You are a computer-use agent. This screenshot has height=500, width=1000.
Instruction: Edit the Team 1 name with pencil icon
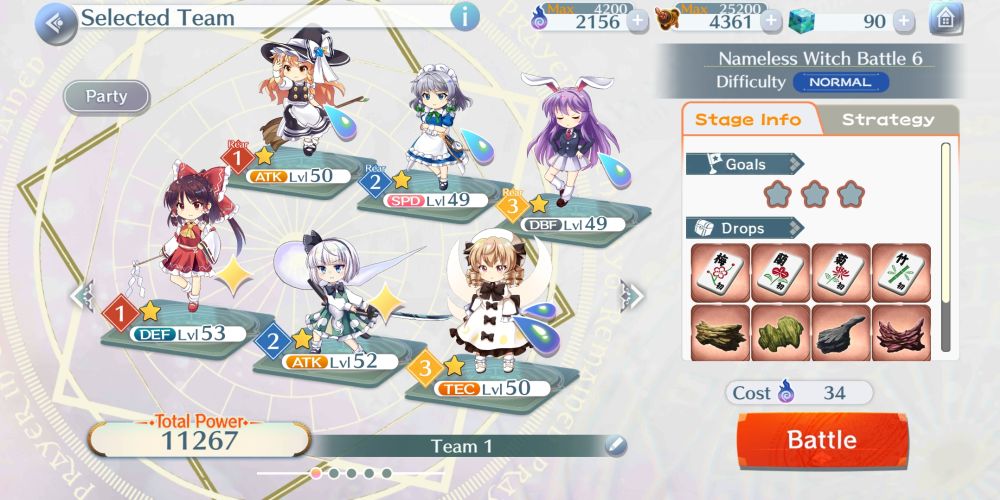coord(615,445)
